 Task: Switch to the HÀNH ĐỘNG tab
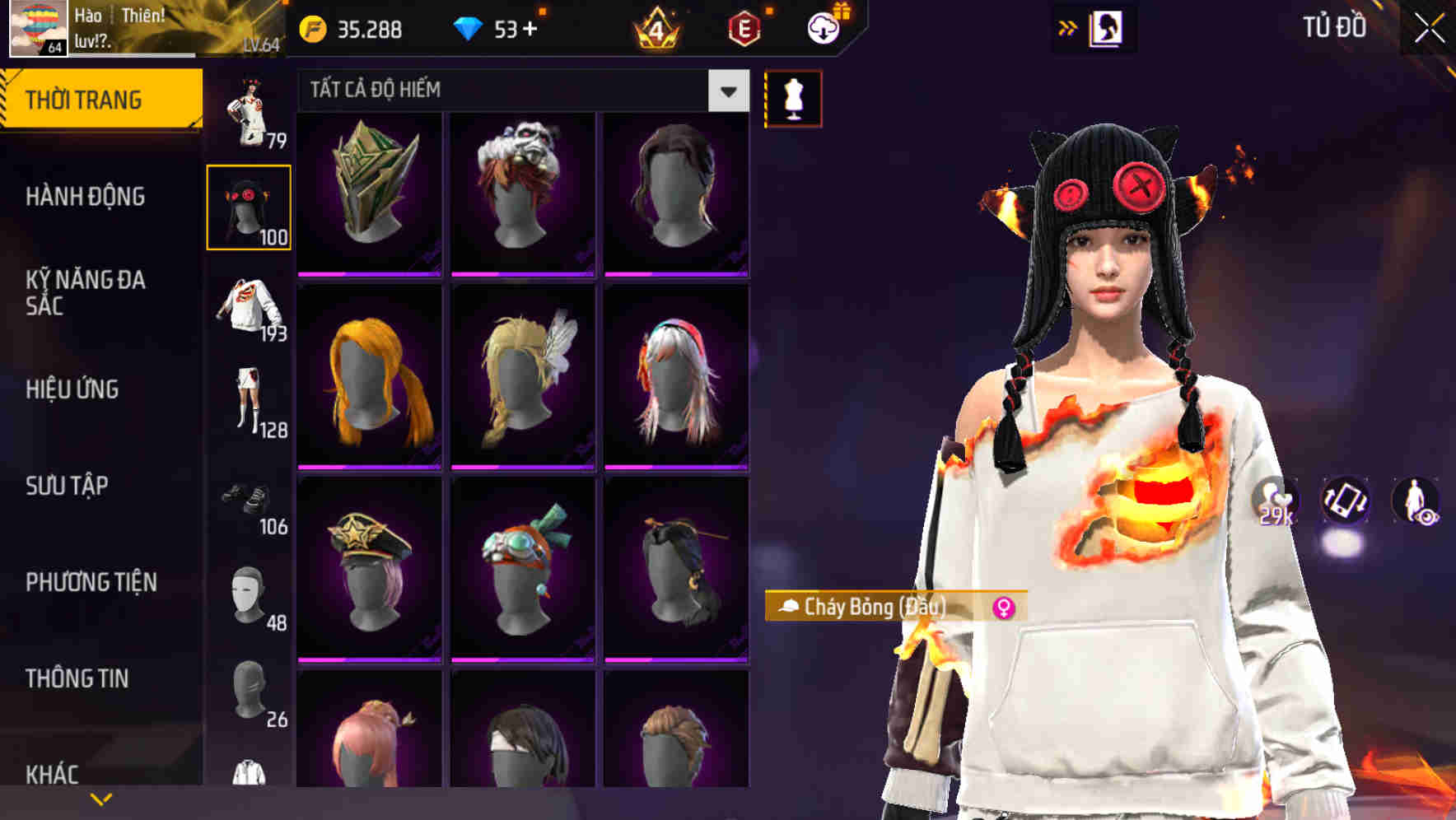tap(87, 198)
